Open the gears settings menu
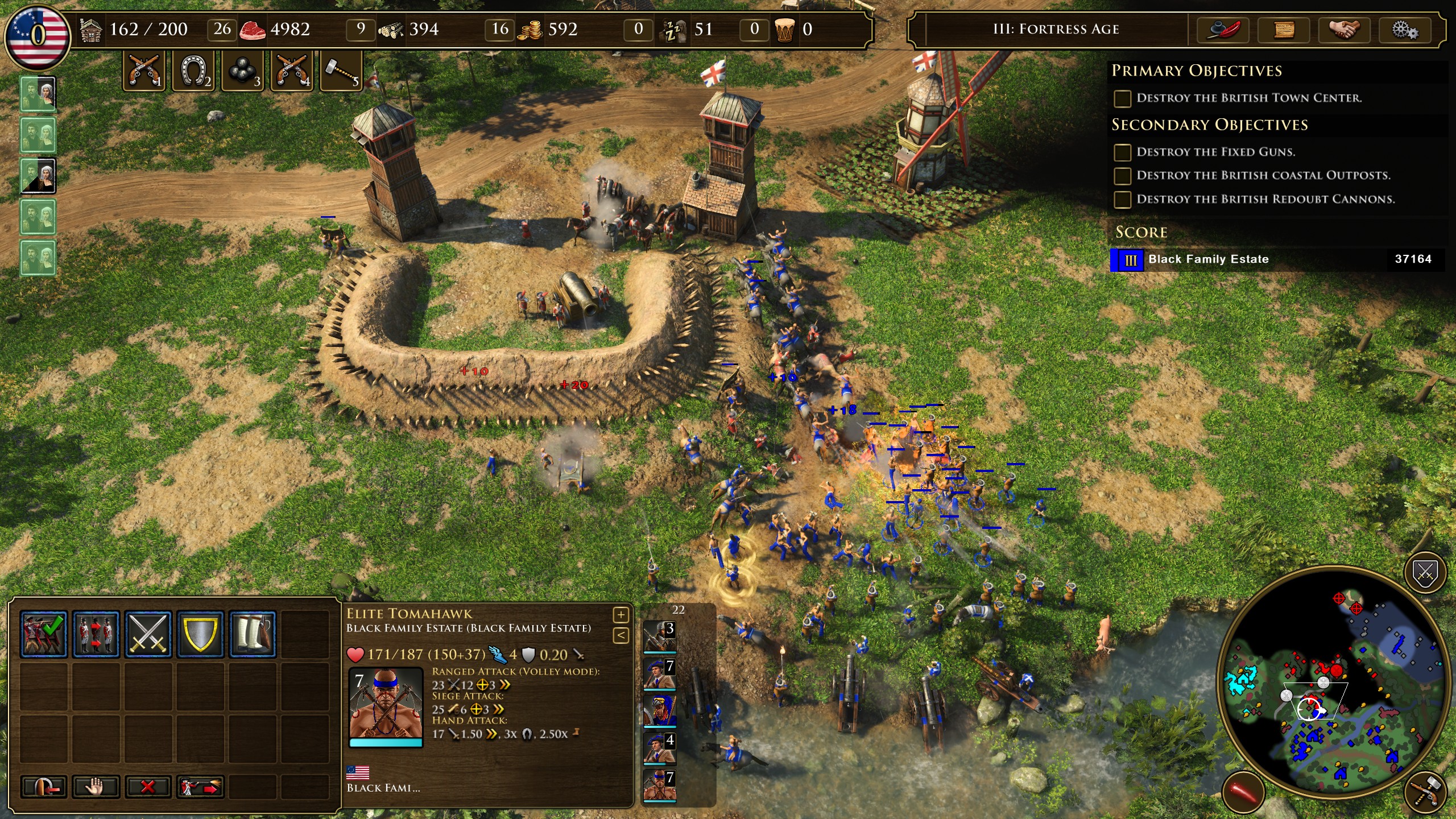Screen dimensions: 1456x819 1405,30
